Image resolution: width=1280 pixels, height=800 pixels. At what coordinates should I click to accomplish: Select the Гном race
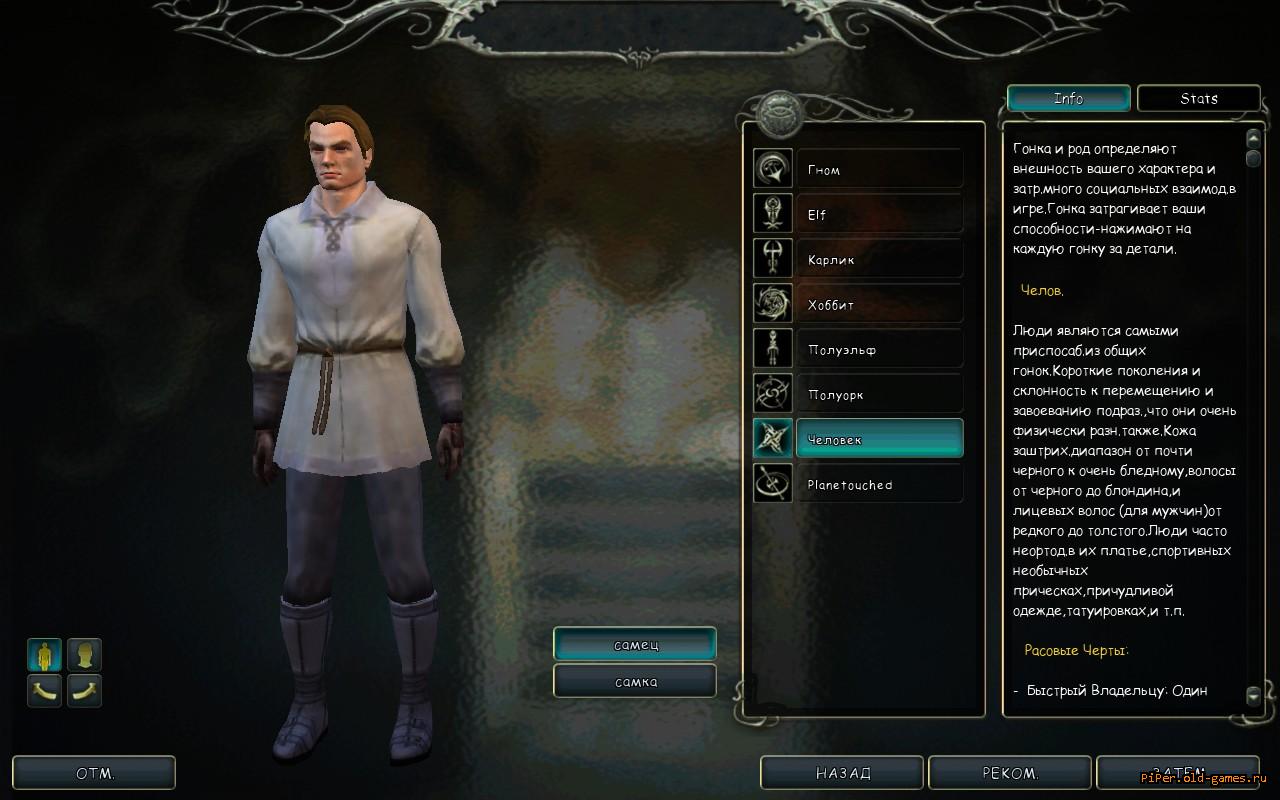coord(879,169)
